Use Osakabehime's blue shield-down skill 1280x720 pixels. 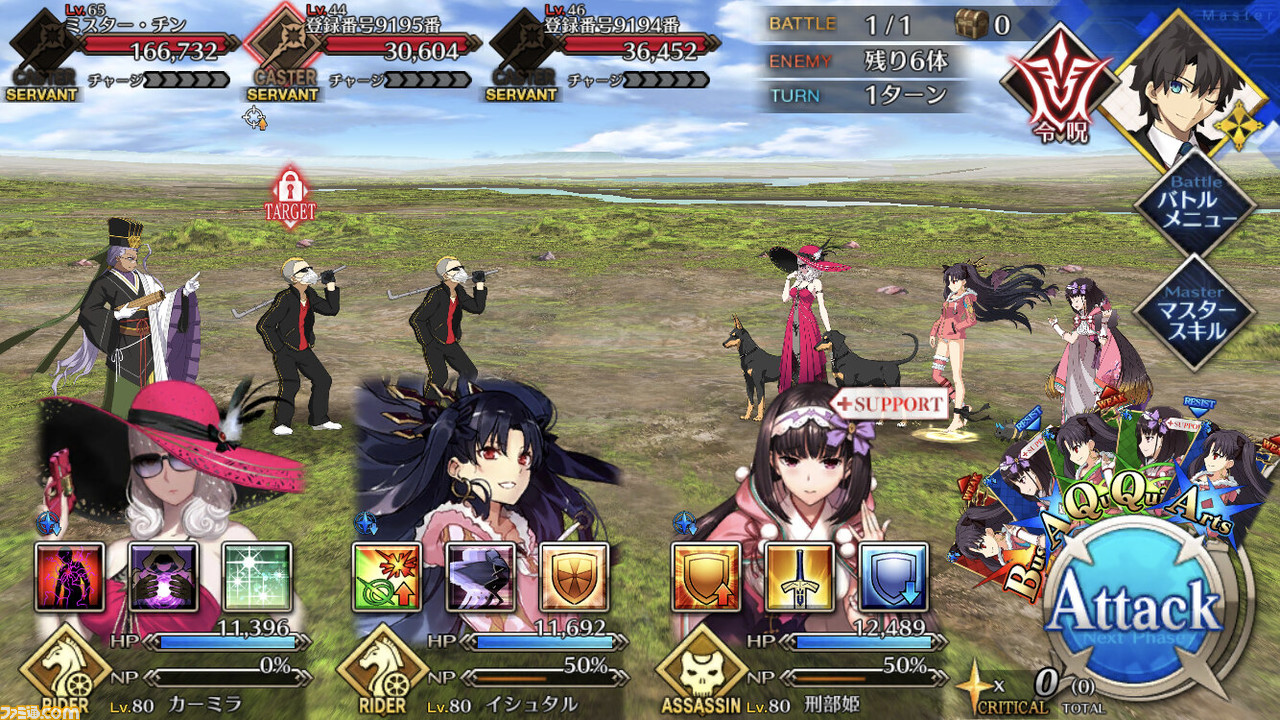click(x=893, y=577)
